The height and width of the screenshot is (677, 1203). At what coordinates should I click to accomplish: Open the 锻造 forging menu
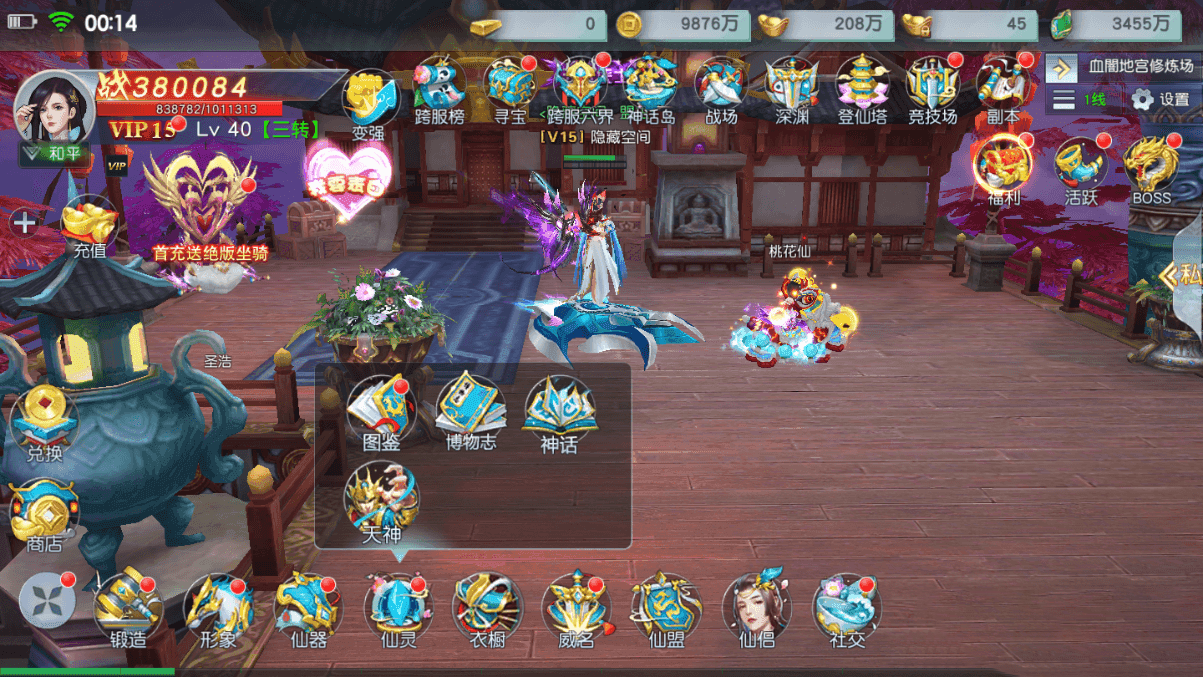(127, 607)
